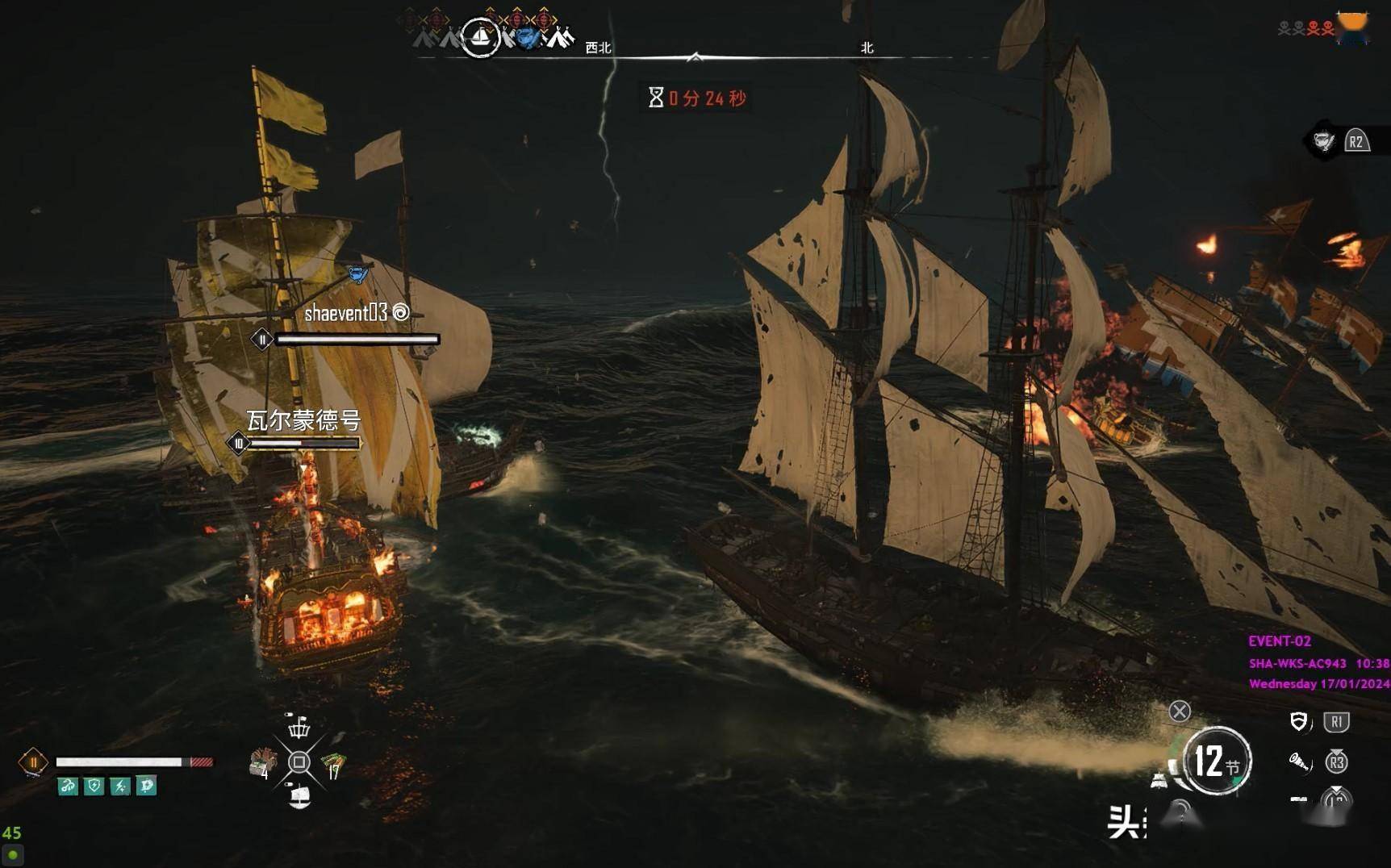This screenshot has height=868, width=1391.
Task: Select the 瓦尔蒙德号 ship nameplate
Action: [303, 420]
